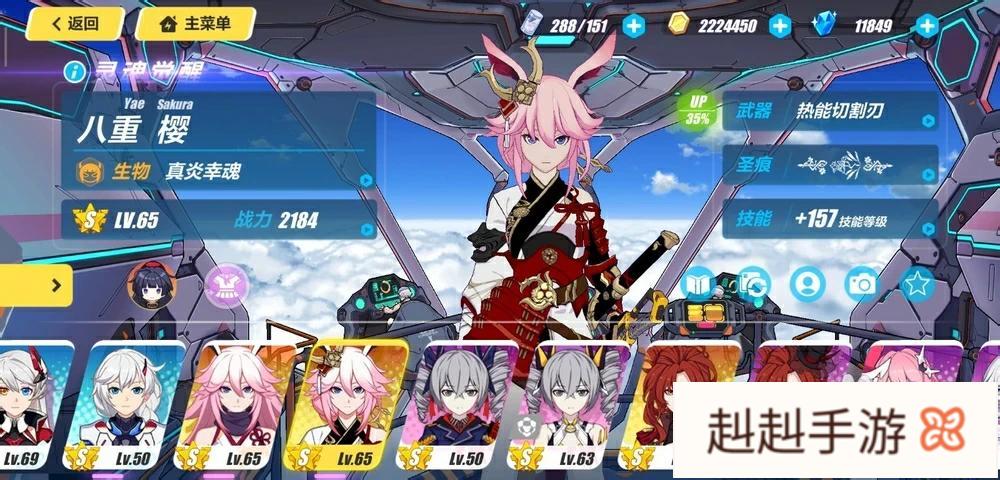The image size is (1000, 480).
Task: Open the blue book icon
Action: [697, 285]
